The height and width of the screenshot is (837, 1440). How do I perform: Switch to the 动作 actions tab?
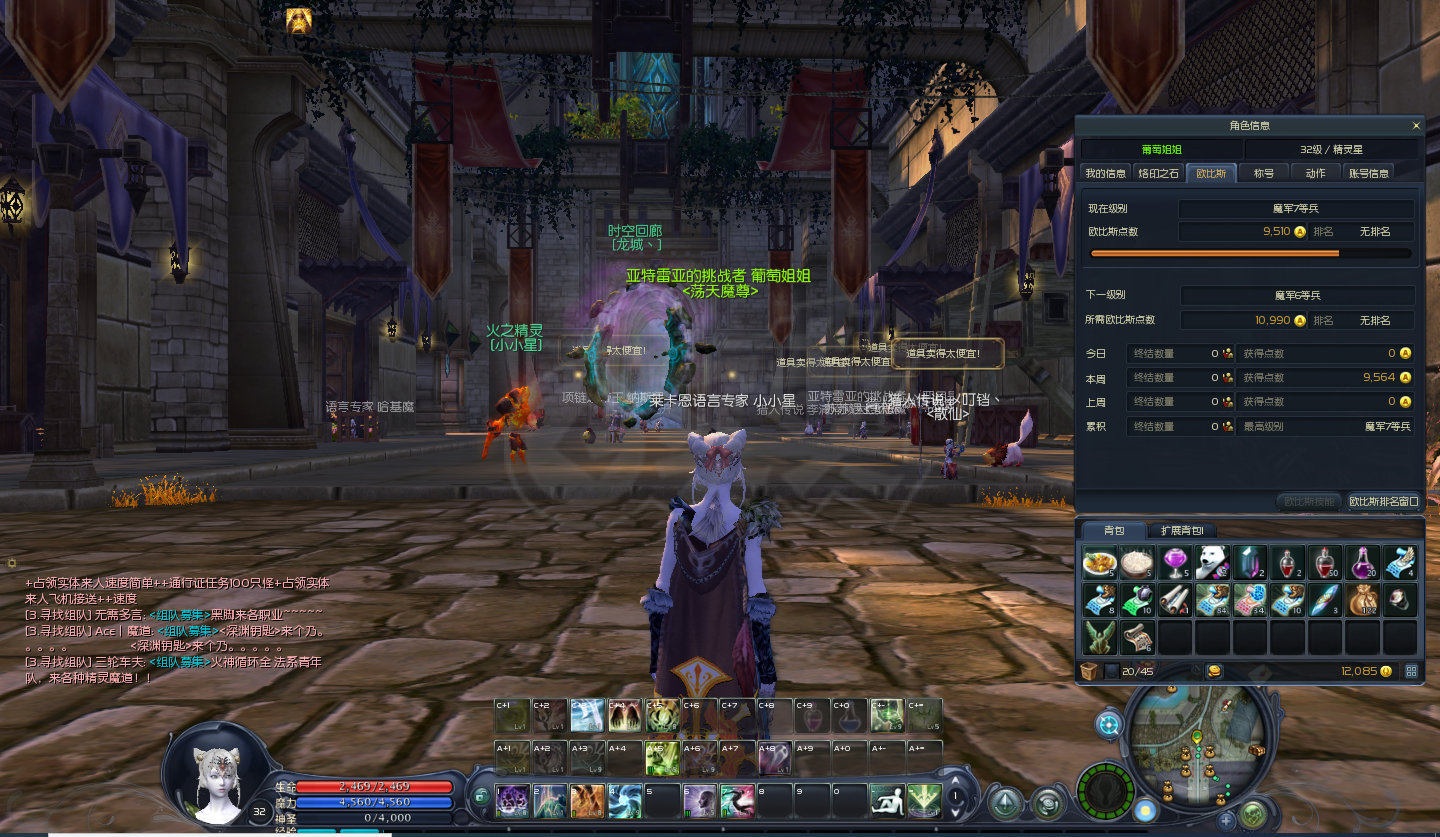1315,173
